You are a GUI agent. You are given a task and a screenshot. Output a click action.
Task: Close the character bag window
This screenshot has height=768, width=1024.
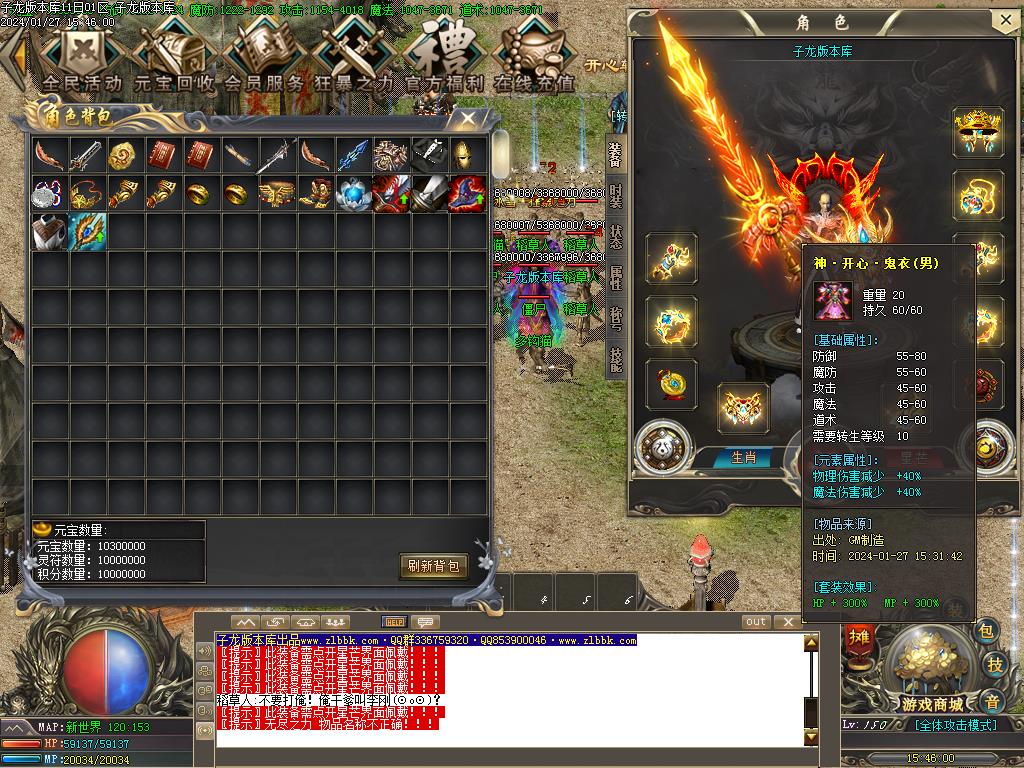(468, 117)
